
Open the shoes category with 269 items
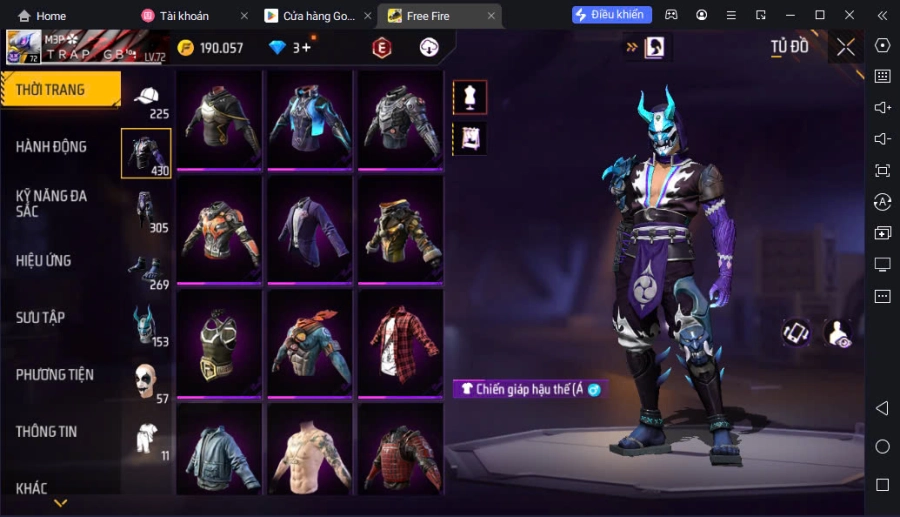pos(147,270)
